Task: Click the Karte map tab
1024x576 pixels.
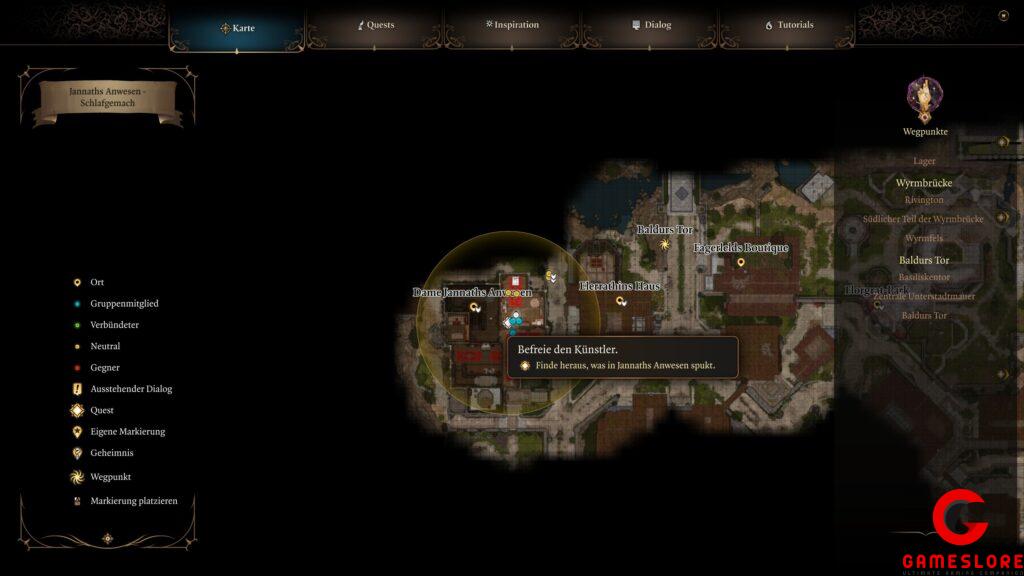Action: coord(237,28)
